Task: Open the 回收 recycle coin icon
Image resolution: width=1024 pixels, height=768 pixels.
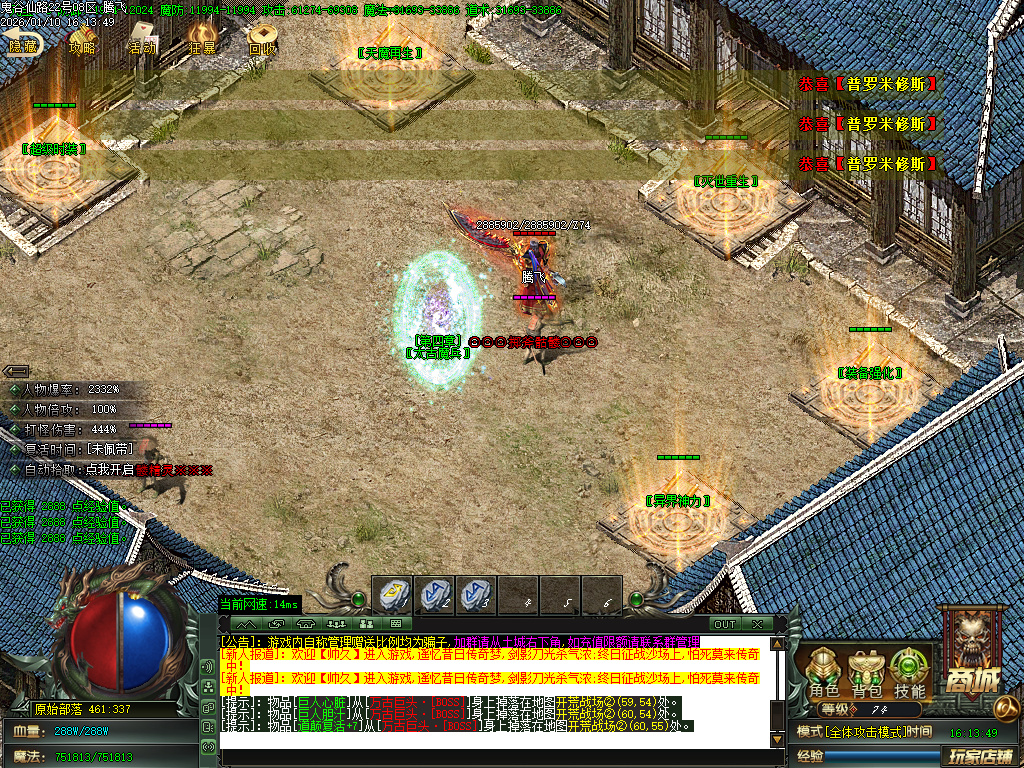Action: pyautogui.click(x=262, y=40)
